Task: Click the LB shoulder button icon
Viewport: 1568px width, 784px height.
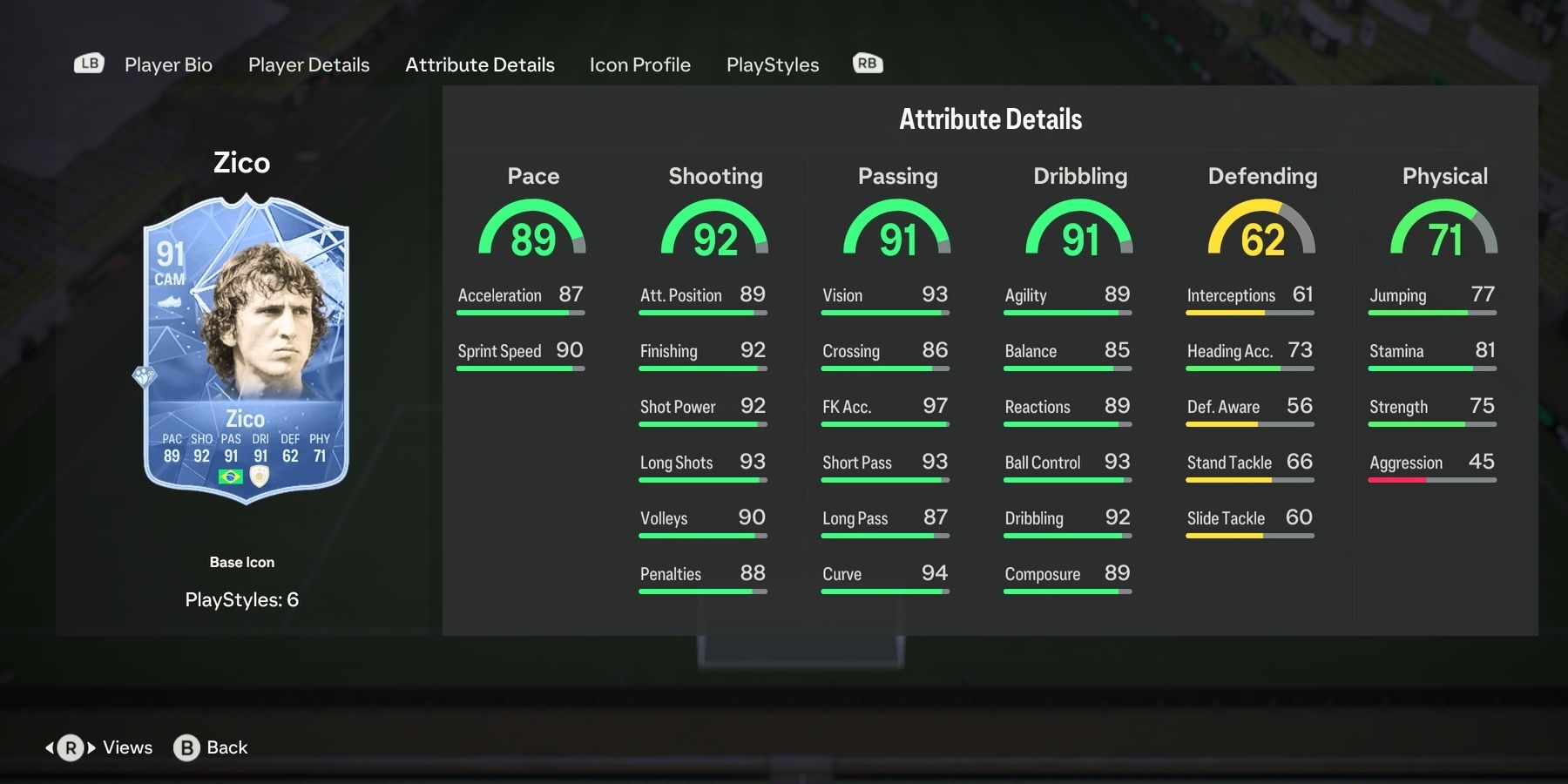Action: [88, 63]
